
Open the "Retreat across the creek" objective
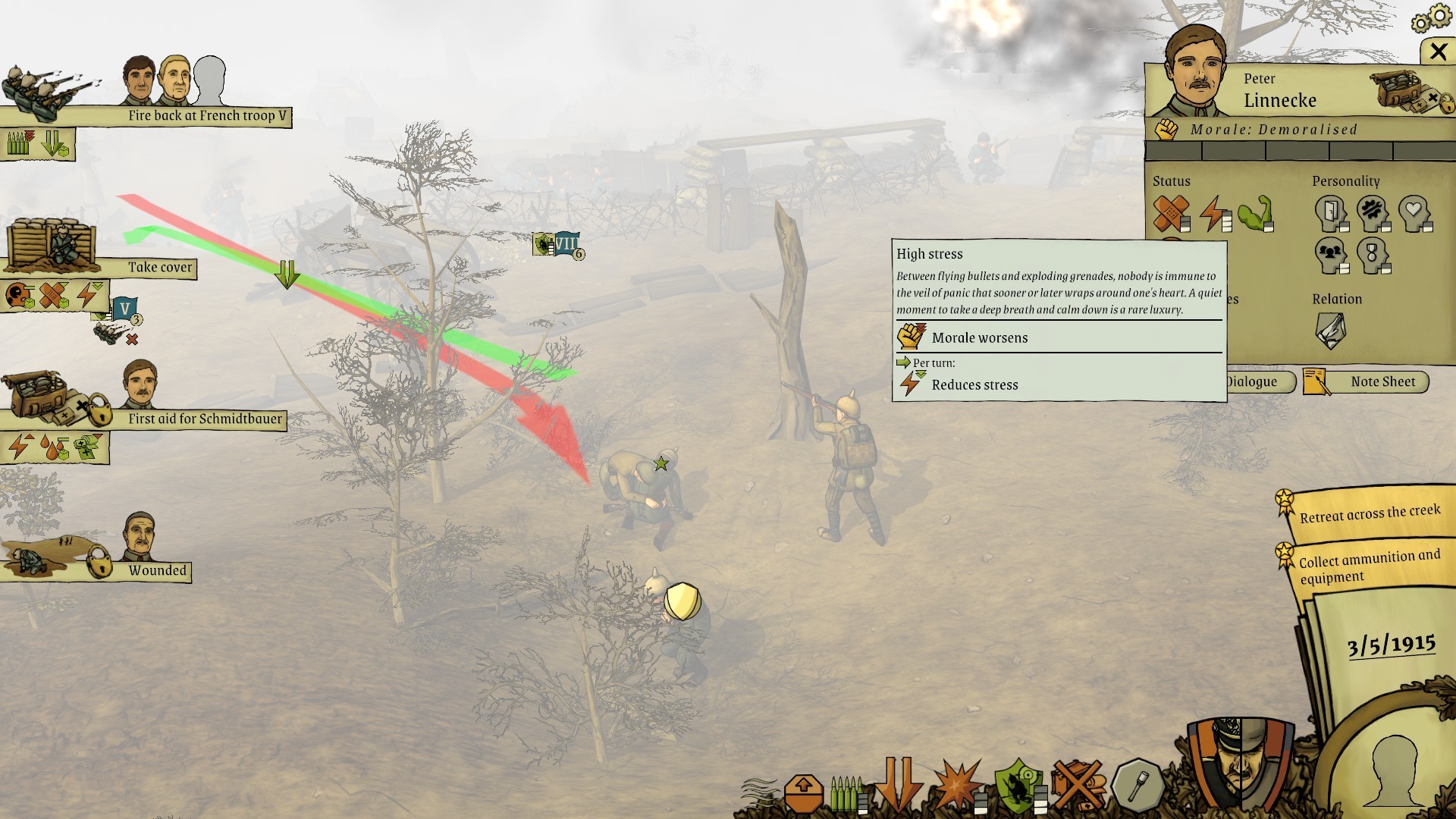pos(1369,514)
